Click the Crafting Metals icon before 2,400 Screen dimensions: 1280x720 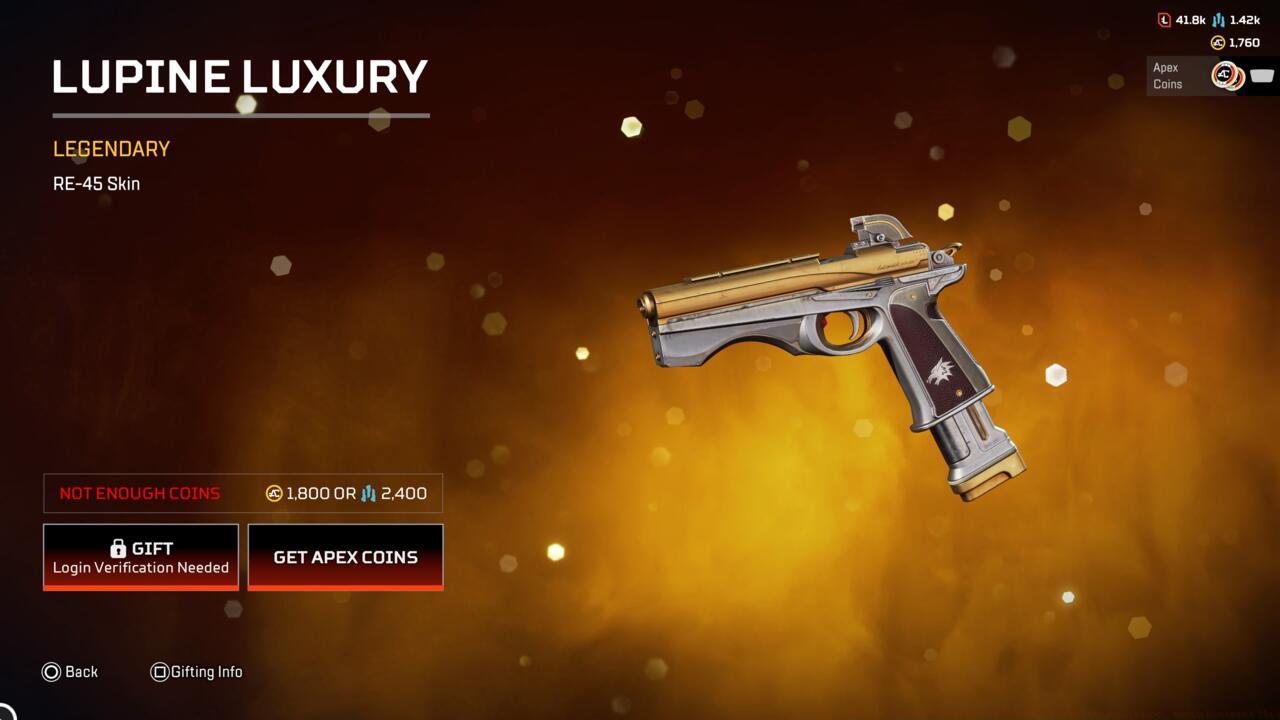(x=370, y=493)
